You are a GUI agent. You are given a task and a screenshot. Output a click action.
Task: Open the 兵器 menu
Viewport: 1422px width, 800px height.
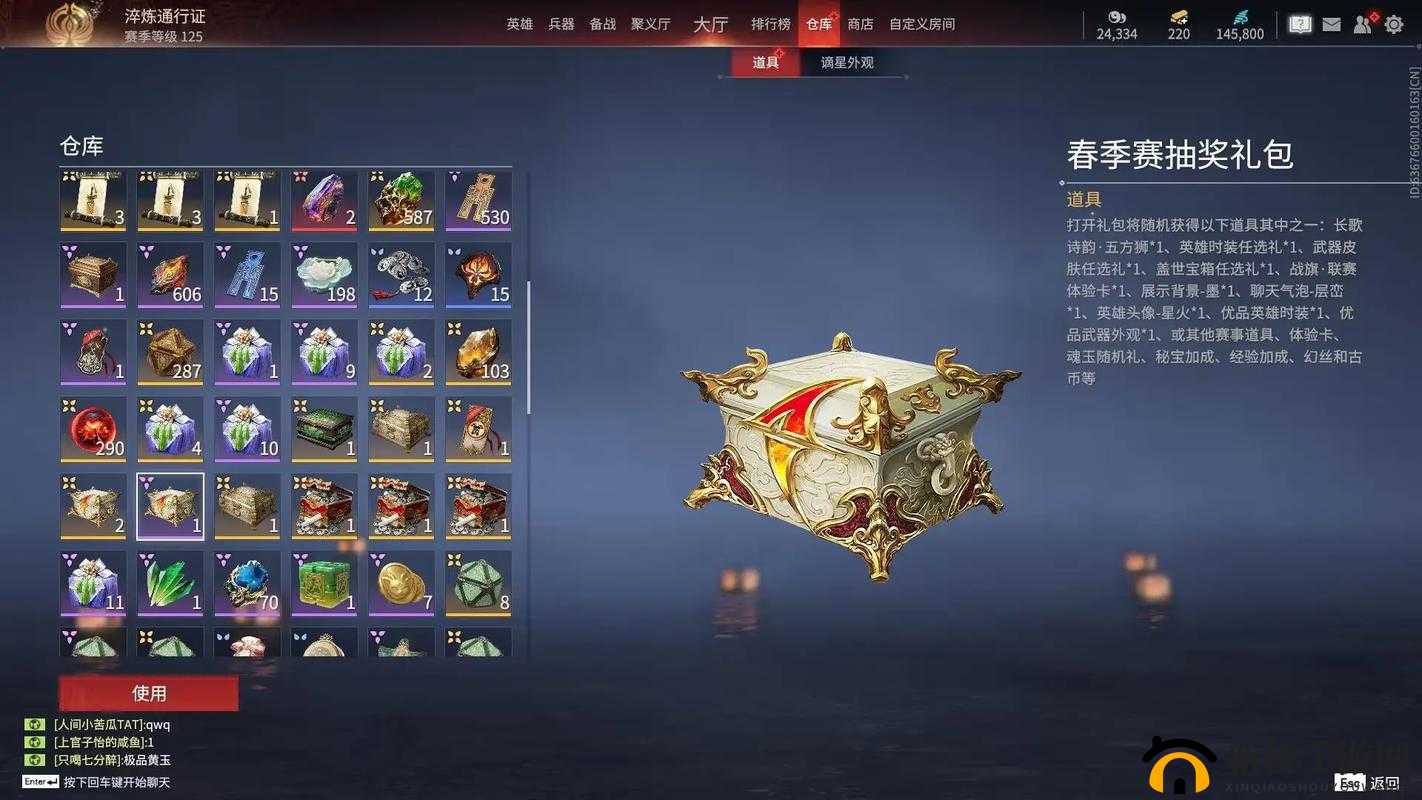point(559,24)
